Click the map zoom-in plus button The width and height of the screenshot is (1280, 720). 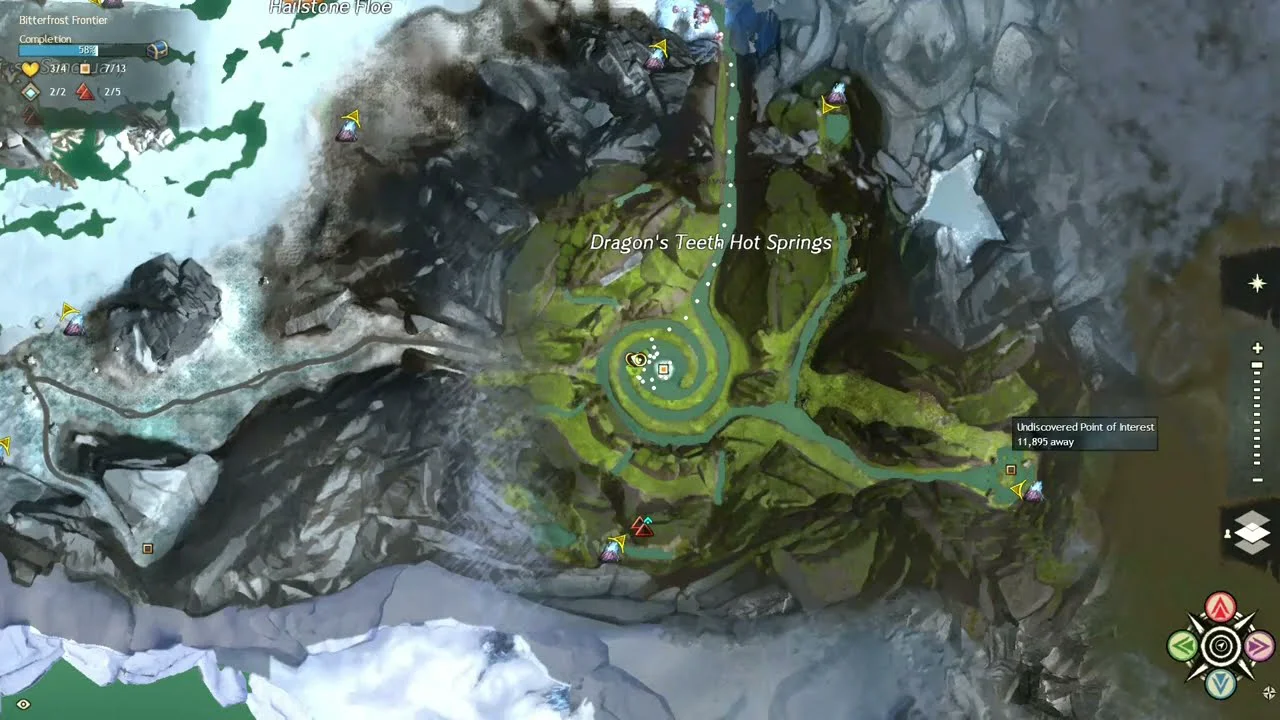(x=1258, y=348)
